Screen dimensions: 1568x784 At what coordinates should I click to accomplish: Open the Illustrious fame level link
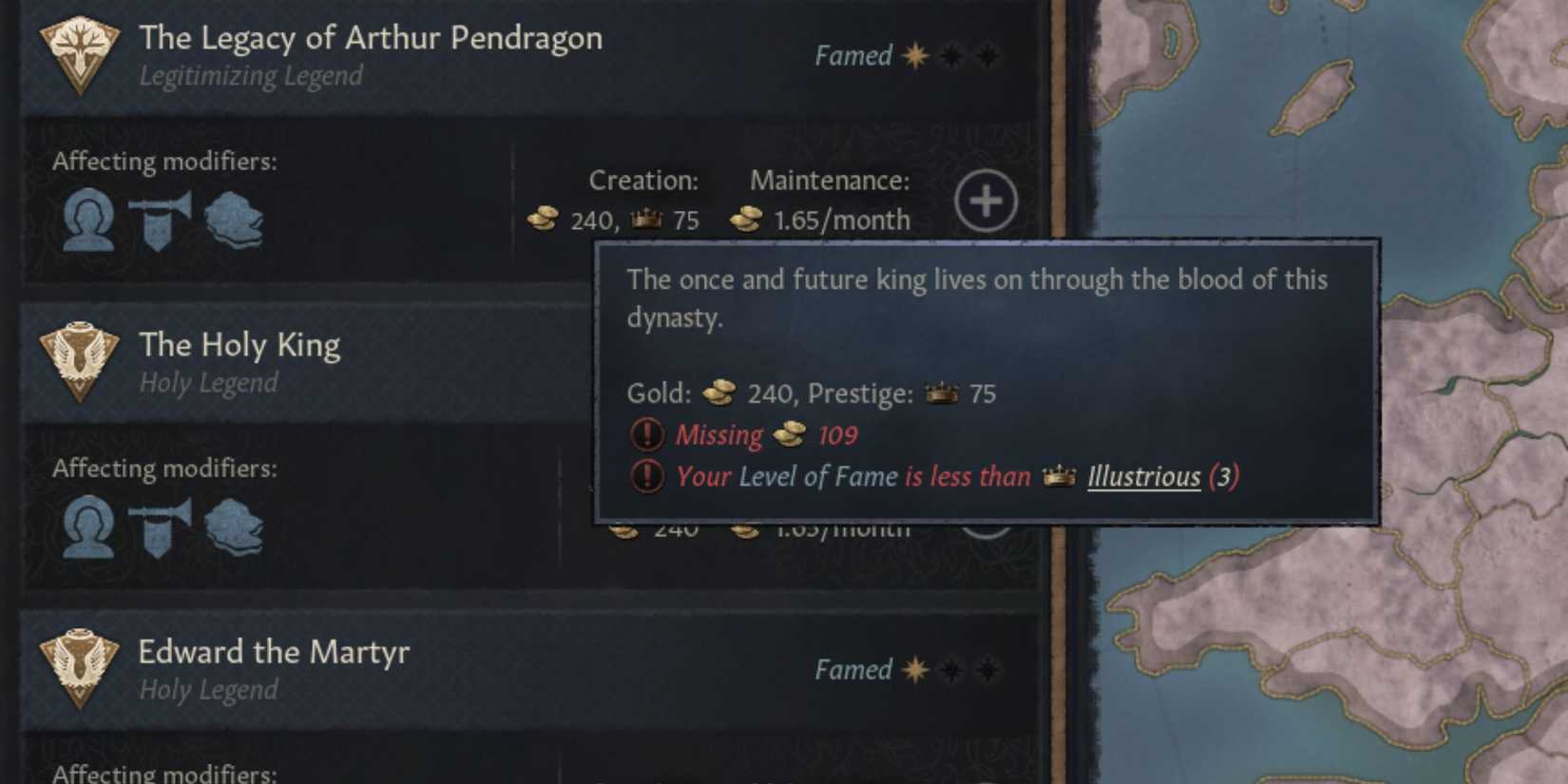(x=1141, y=477)
